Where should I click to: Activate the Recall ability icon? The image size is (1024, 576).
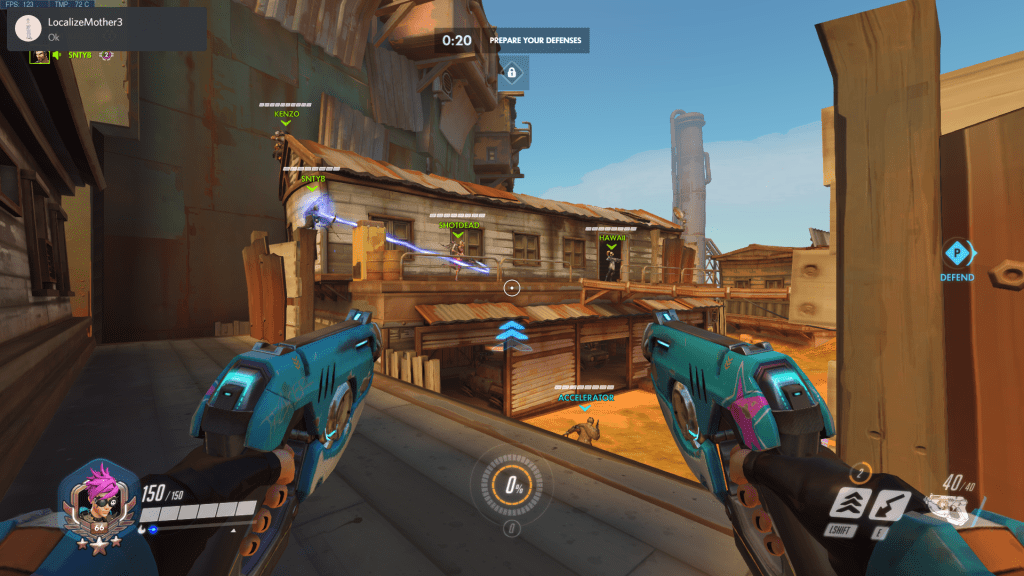pyautogui.click(x=891, y=505)
